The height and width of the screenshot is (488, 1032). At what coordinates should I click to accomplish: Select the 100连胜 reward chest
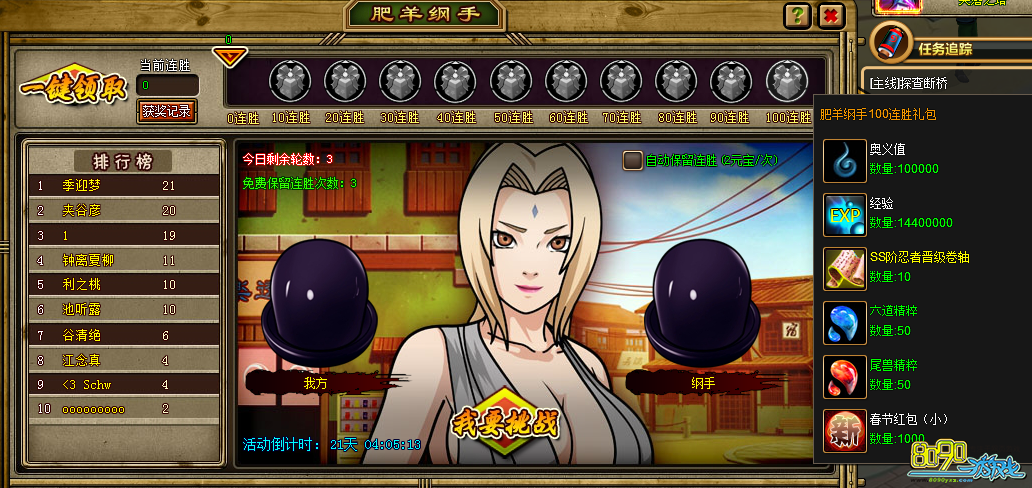coord(786,80)
